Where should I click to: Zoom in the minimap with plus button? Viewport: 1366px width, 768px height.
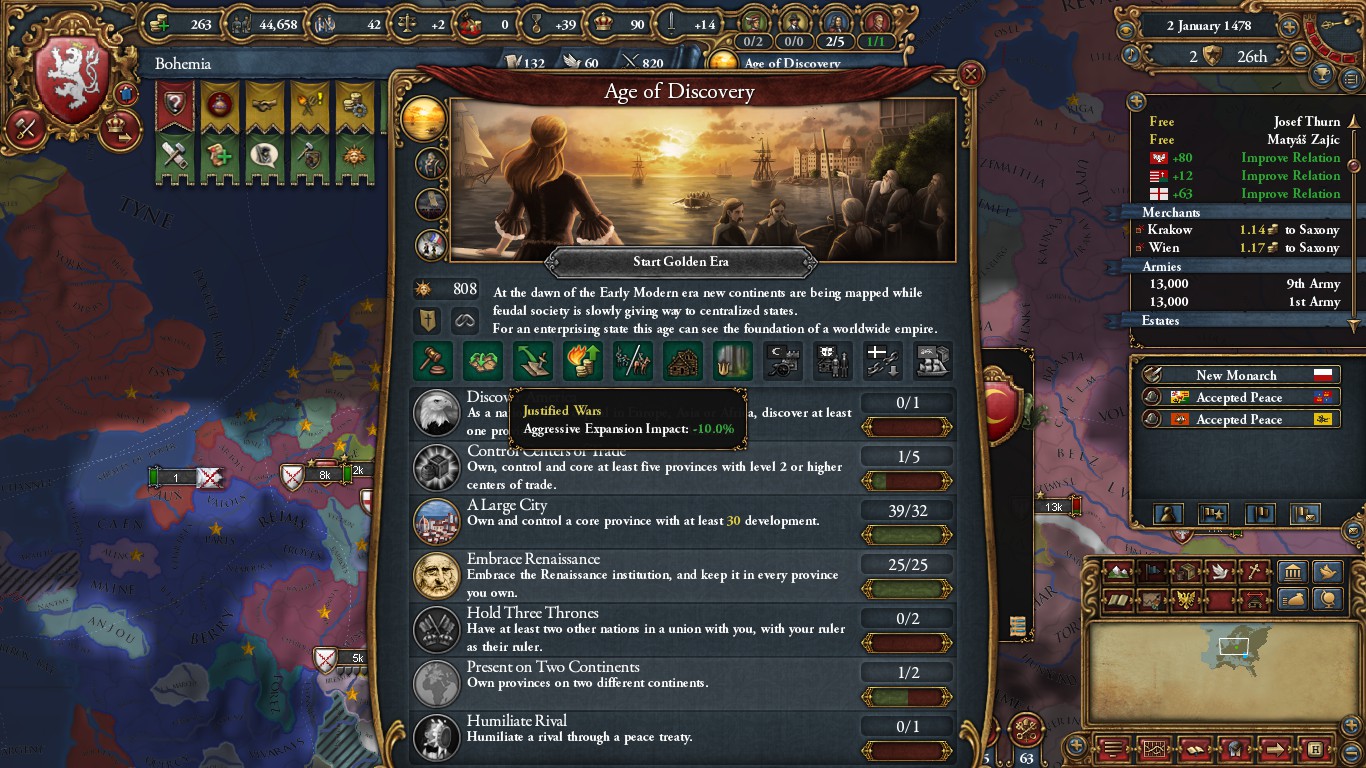[1075, 746]
